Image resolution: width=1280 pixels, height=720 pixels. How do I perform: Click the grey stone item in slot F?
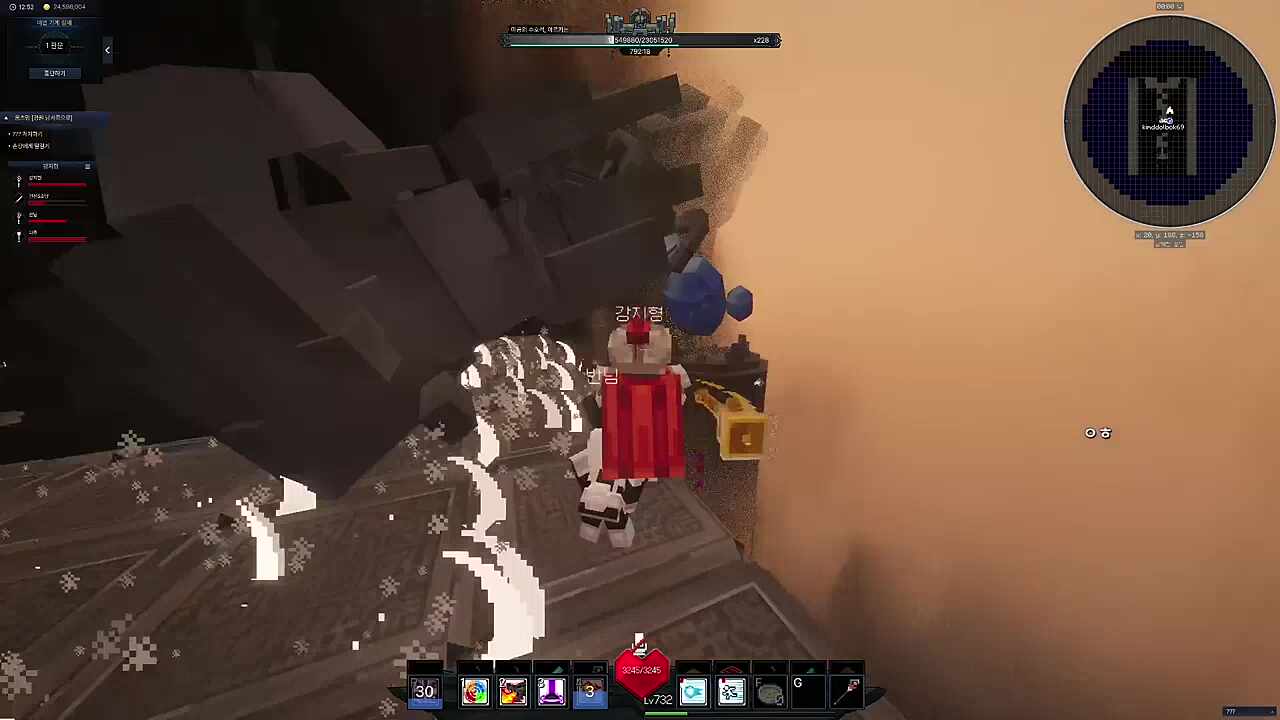(x=769, y=691)
